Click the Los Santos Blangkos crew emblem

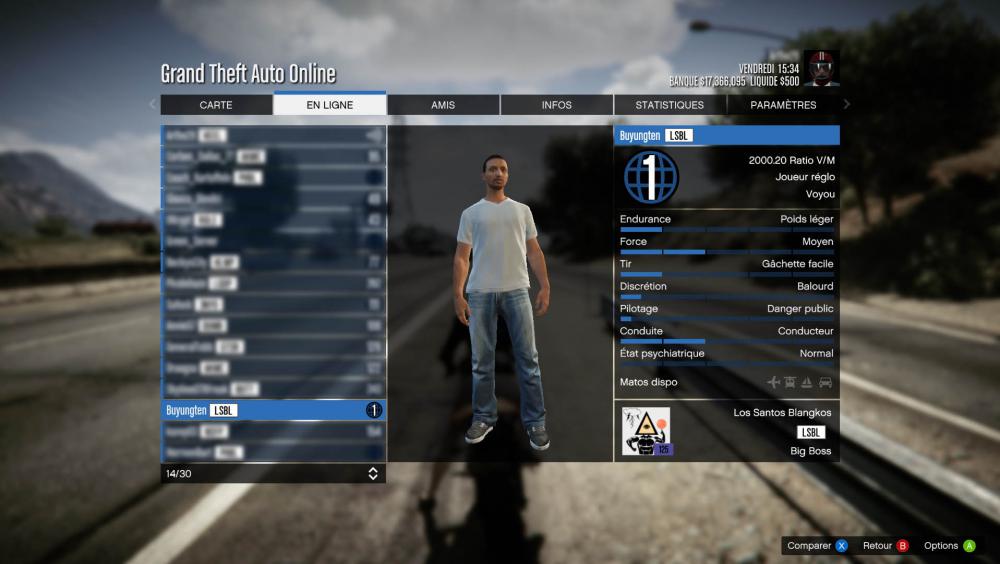[x=645, y=432]
